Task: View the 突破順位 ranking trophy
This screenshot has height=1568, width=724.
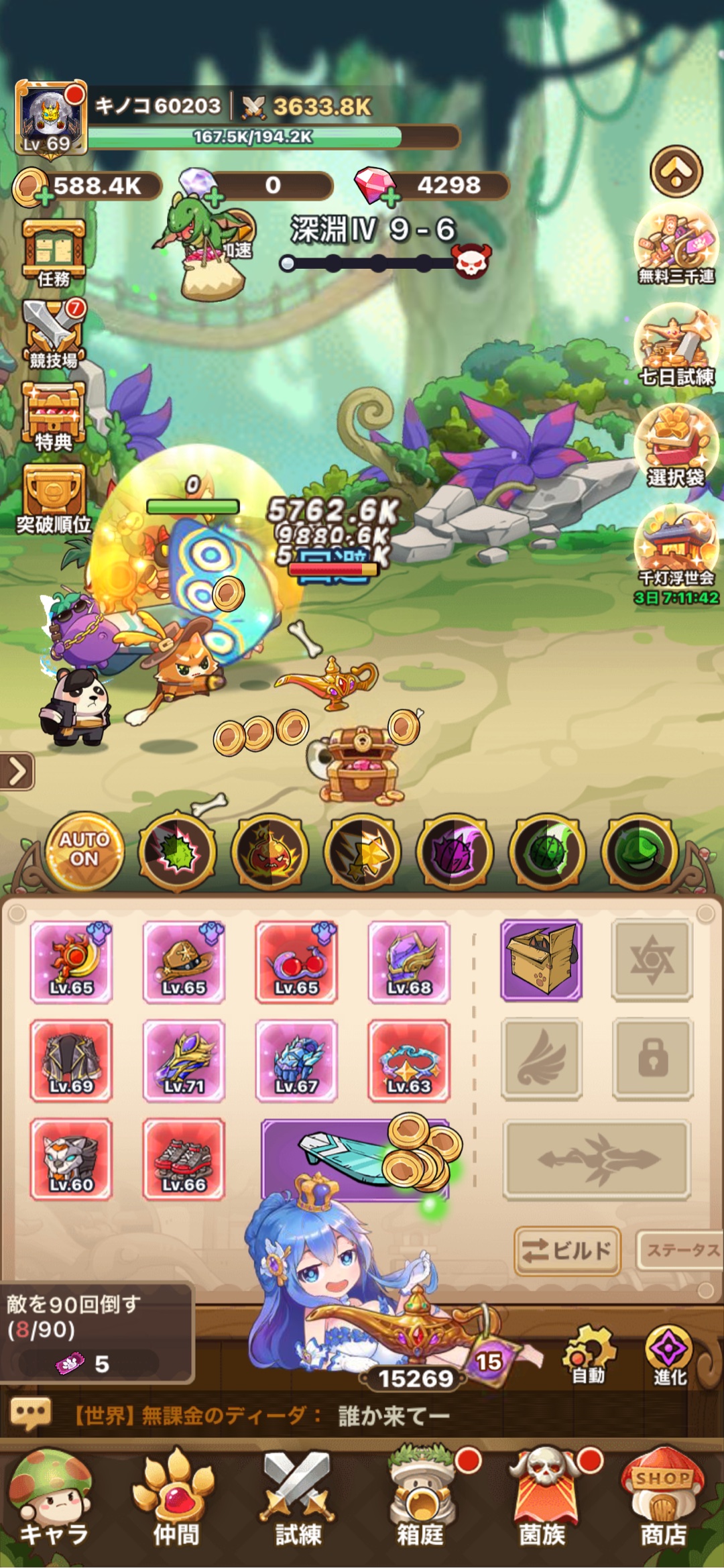Action: pos(54,499)
